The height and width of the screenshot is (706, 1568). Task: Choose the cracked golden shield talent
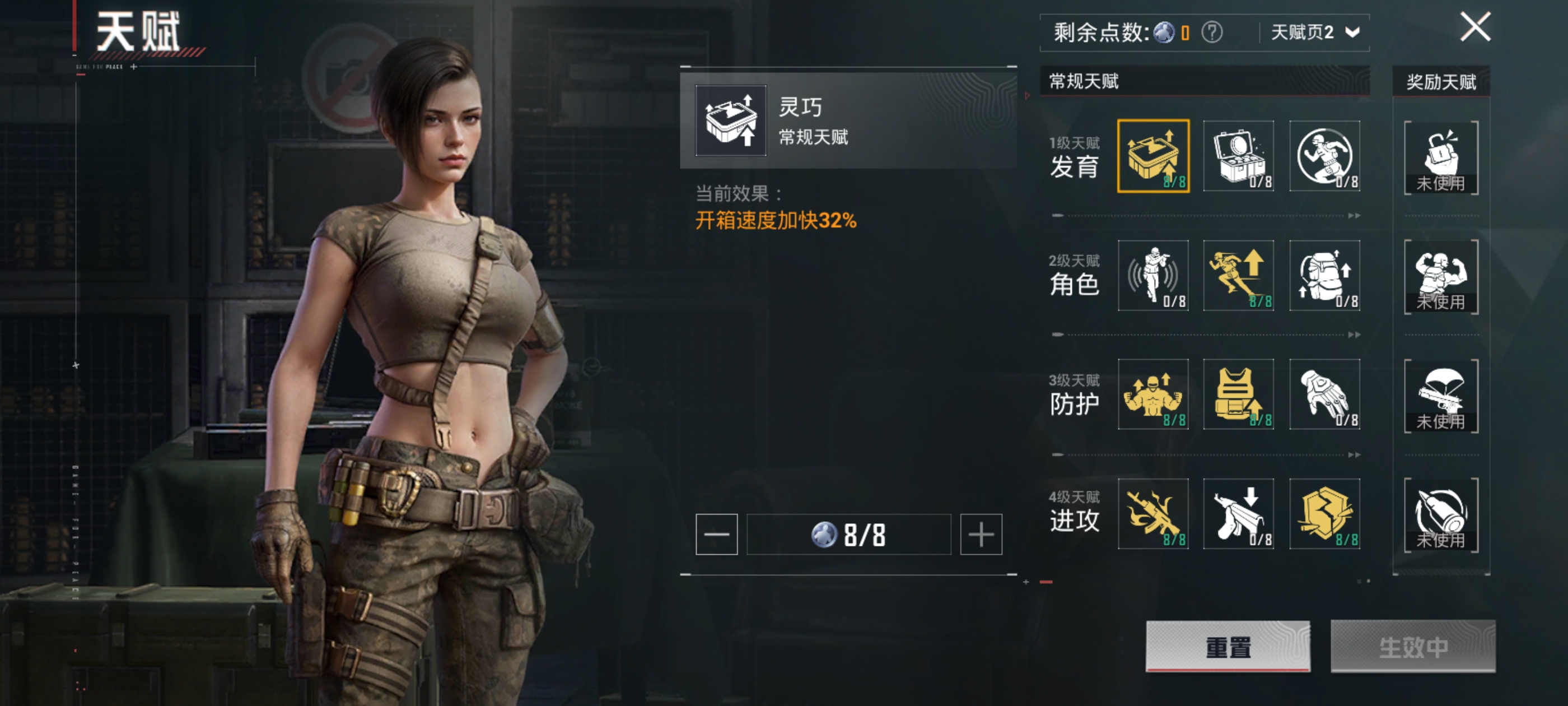coord(1324,513)
